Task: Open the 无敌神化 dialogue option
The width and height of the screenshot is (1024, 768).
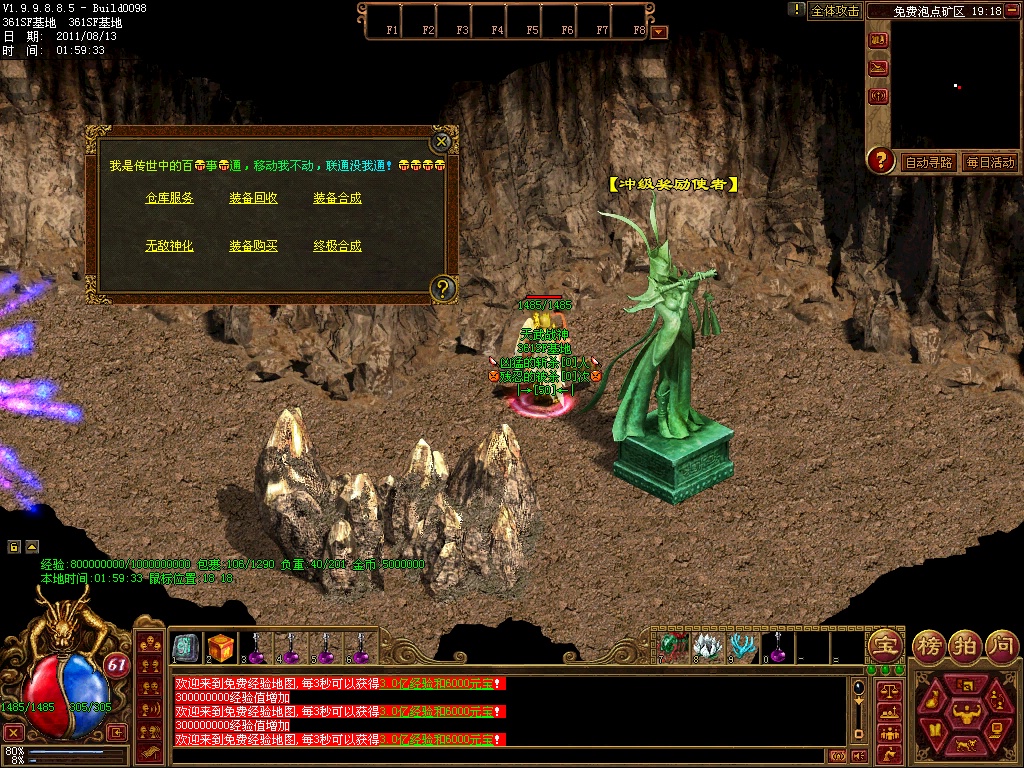Action: click(x=169, y=246)
